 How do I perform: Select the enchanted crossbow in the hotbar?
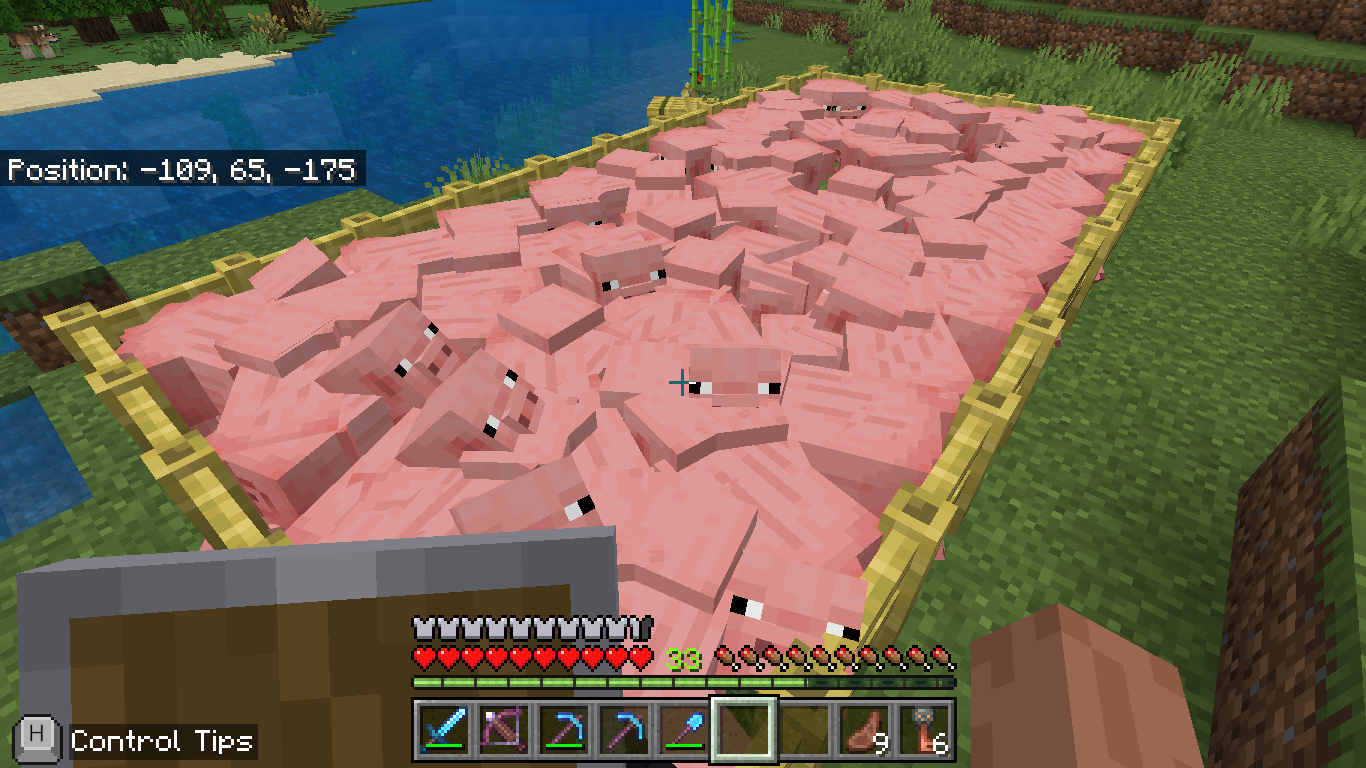pyautogui.click(x=502, y=730)
